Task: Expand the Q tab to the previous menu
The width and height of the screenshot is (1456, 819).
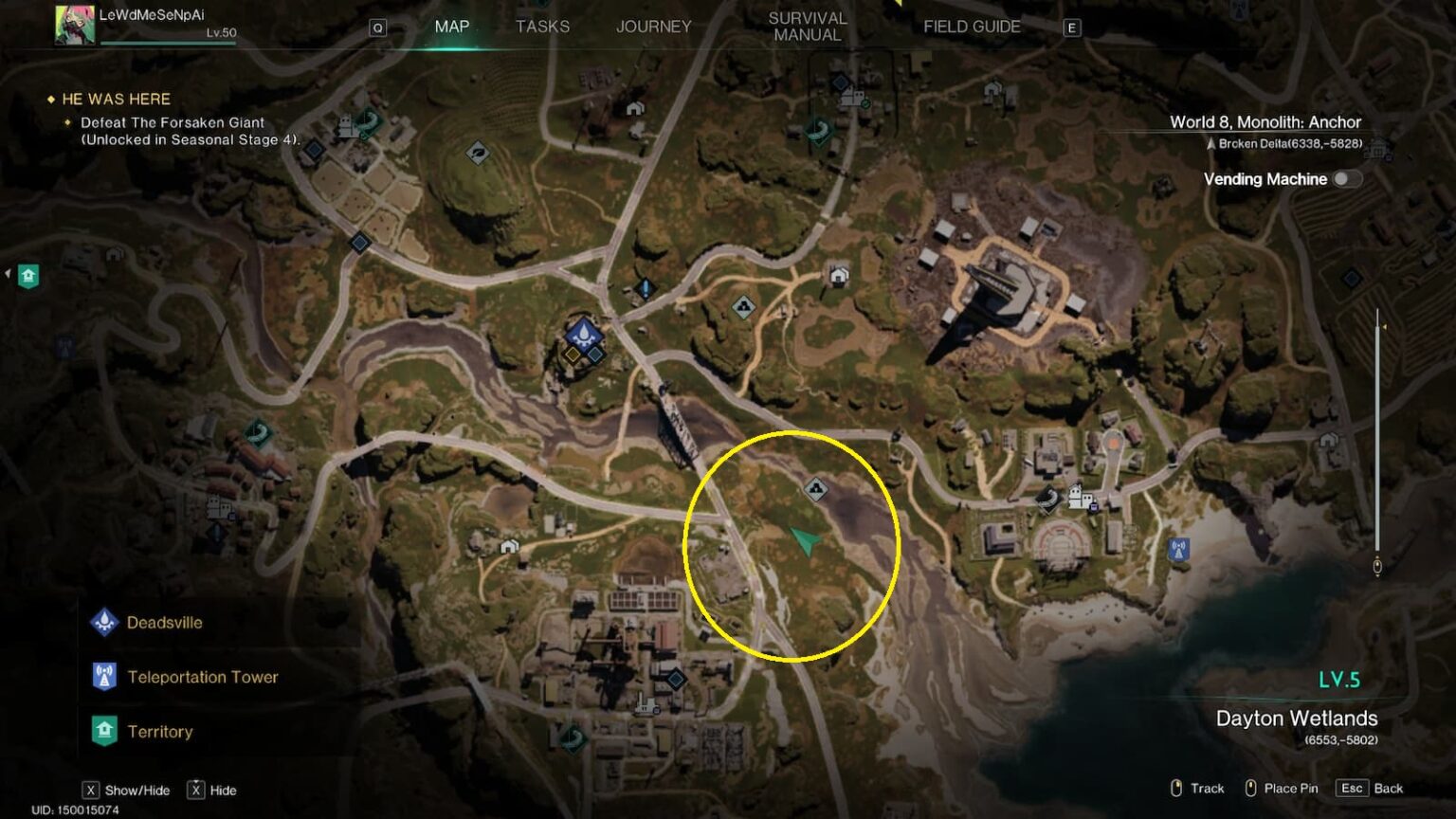Action: [x=378, y=27]
